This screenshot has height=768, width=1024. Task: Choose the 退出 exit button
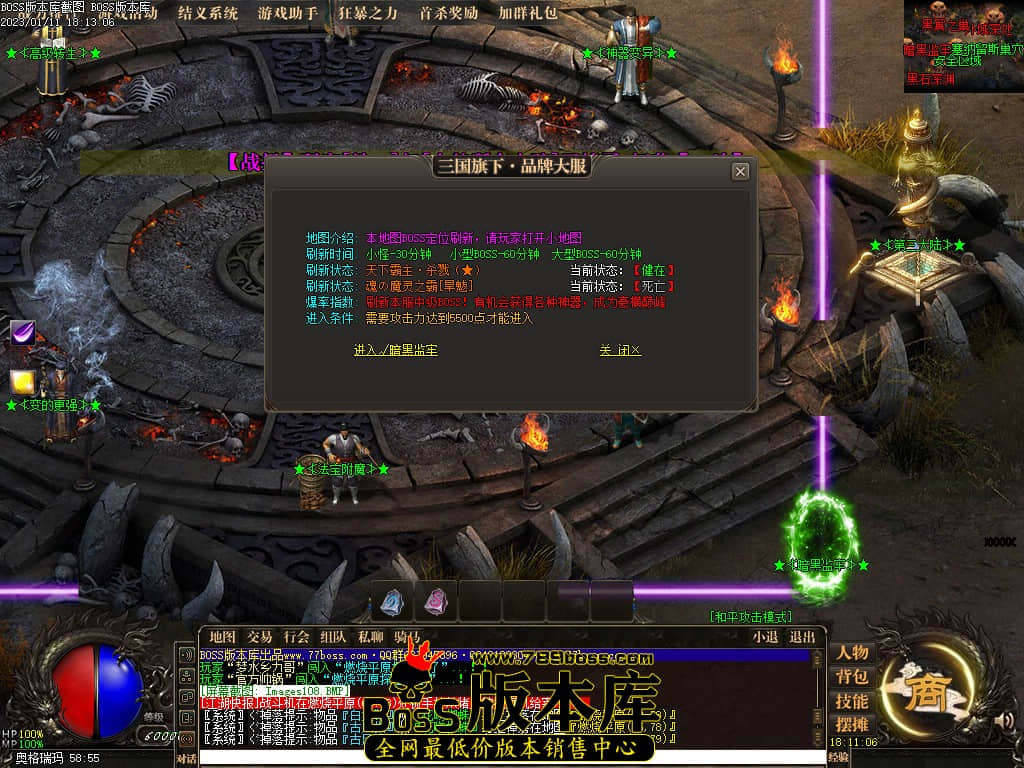(802, 636)
